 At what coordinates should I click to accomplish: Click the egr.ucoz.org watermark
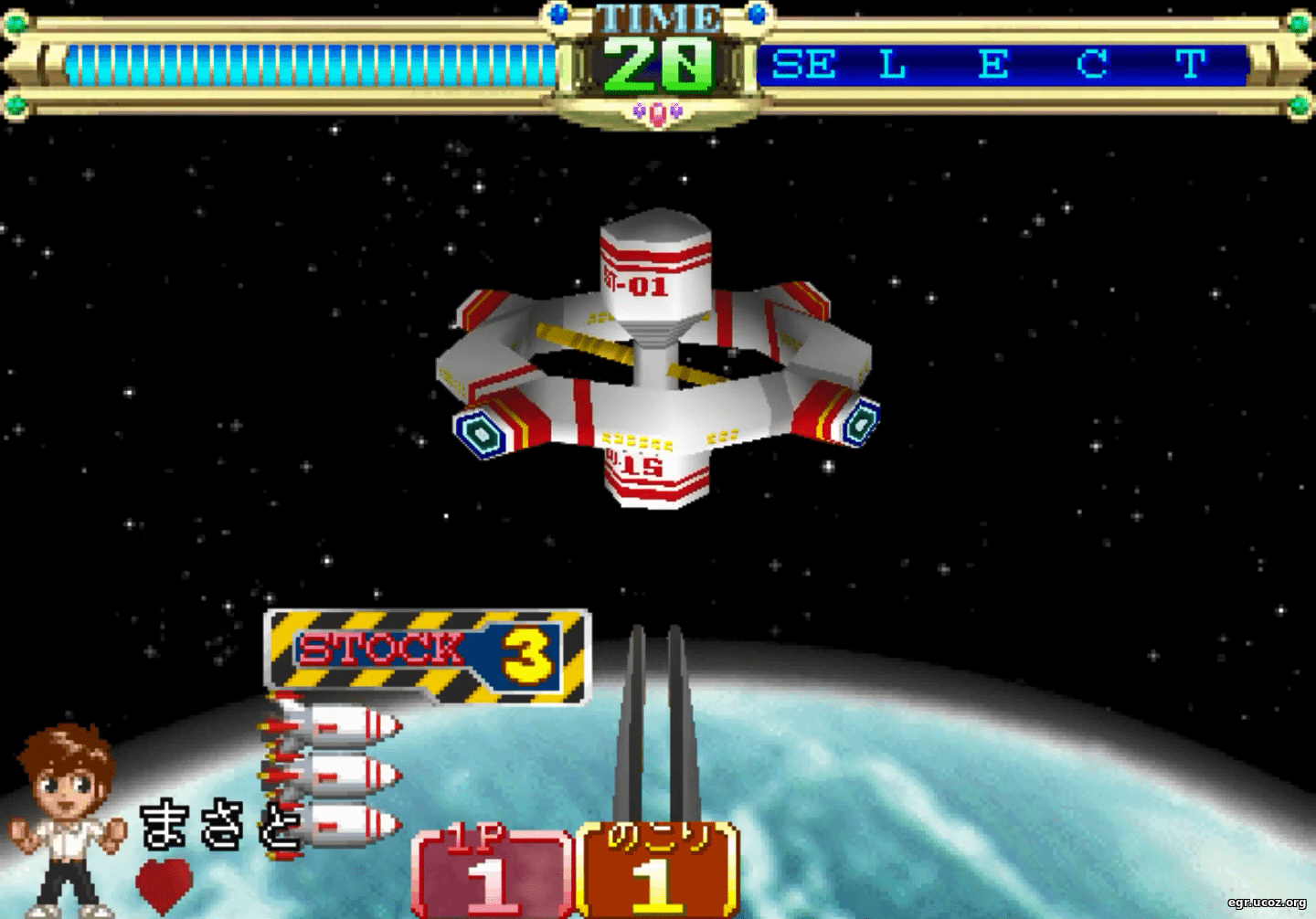tap(1266, 903)
